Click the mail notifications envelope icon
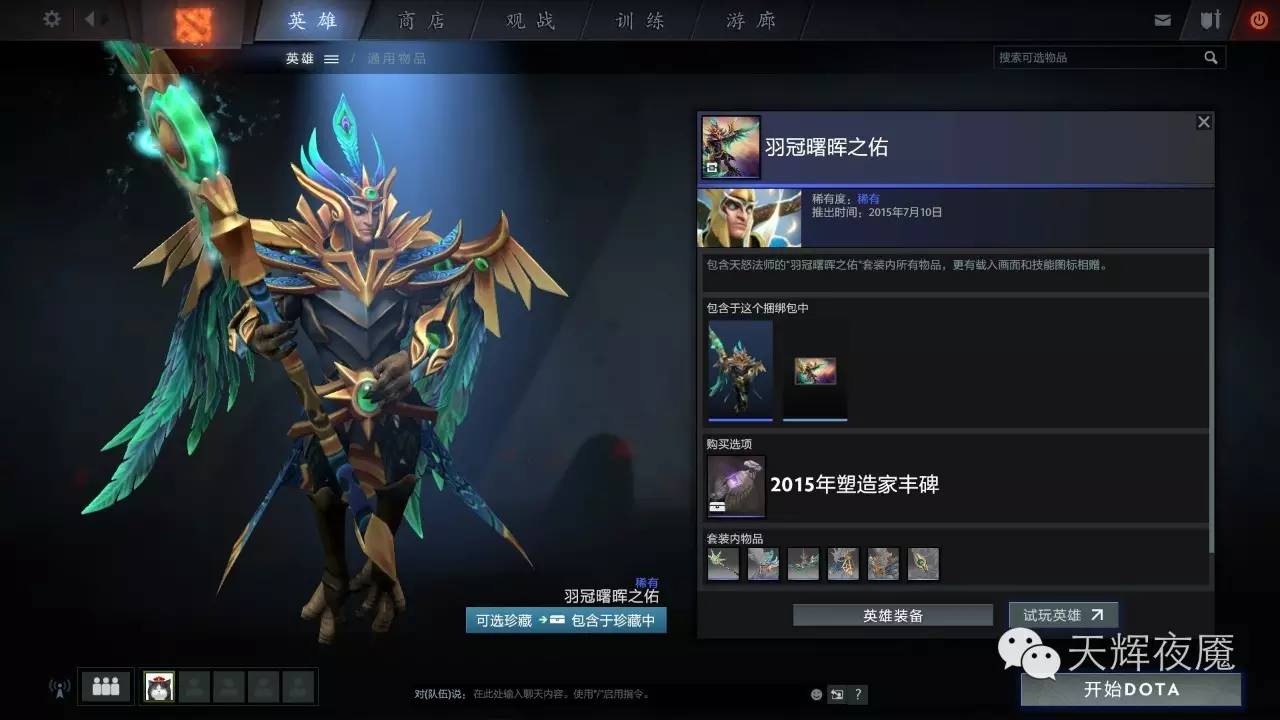 (1164, 18)
